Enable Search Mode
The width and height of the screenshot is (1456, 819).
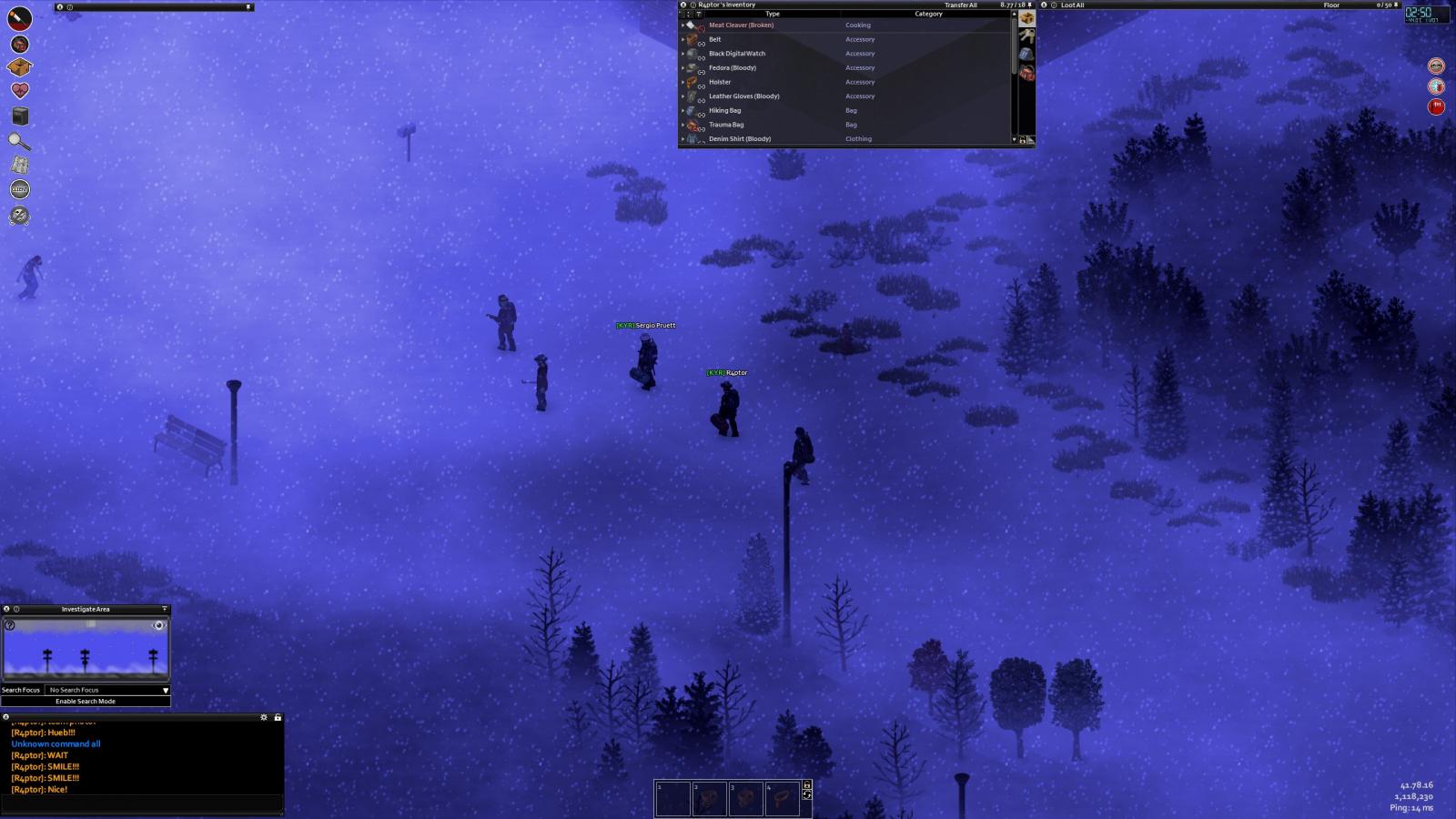coord(86,702)
